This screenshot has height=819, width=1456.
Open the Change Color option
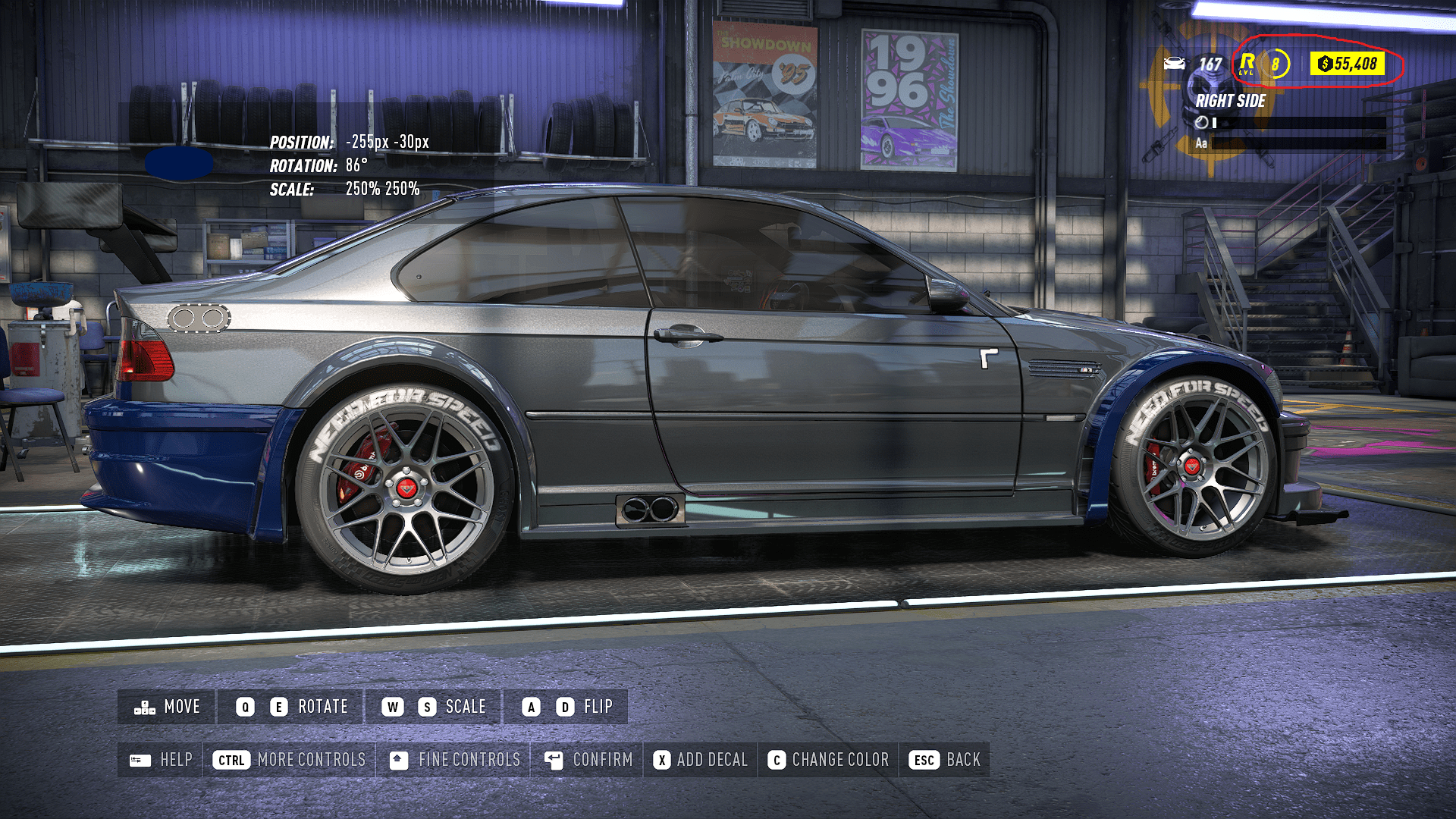pyautogui.click(x=828, y=760)
